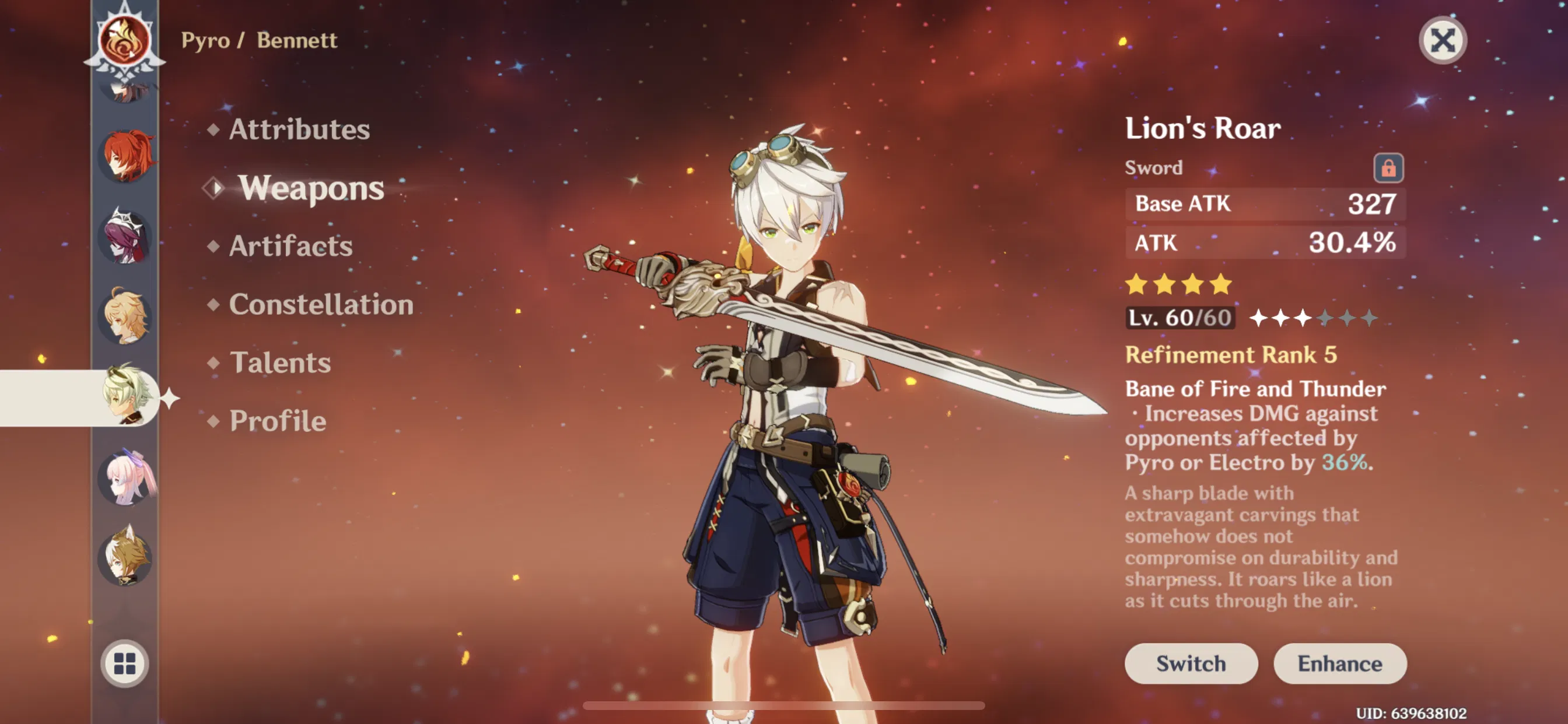Select the Weapons tab
This screenshot has width=1568, height=724.
[x=310, y=187]
